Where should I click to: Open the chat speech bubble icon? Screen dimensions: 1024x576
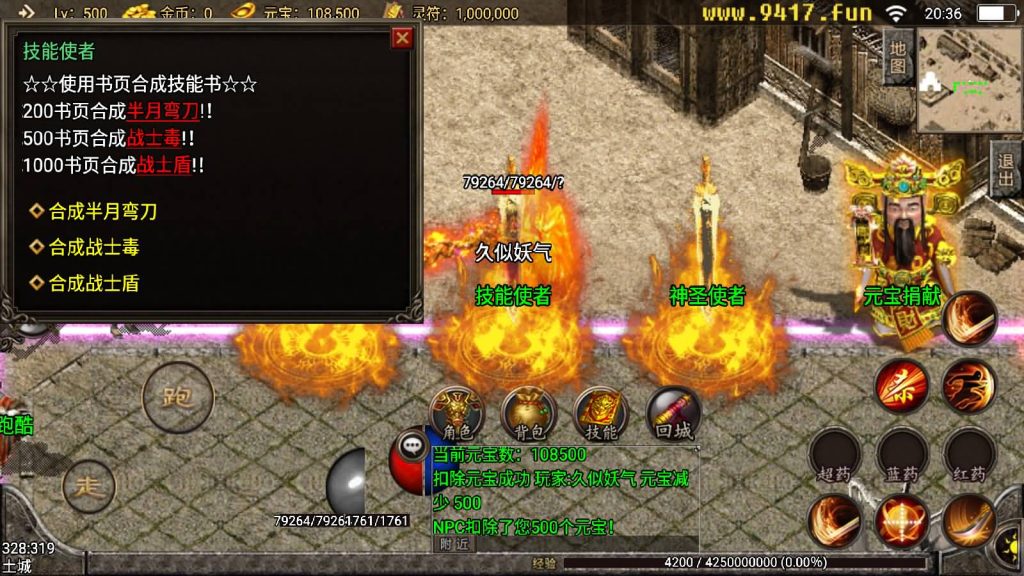(x=412, y=446)
